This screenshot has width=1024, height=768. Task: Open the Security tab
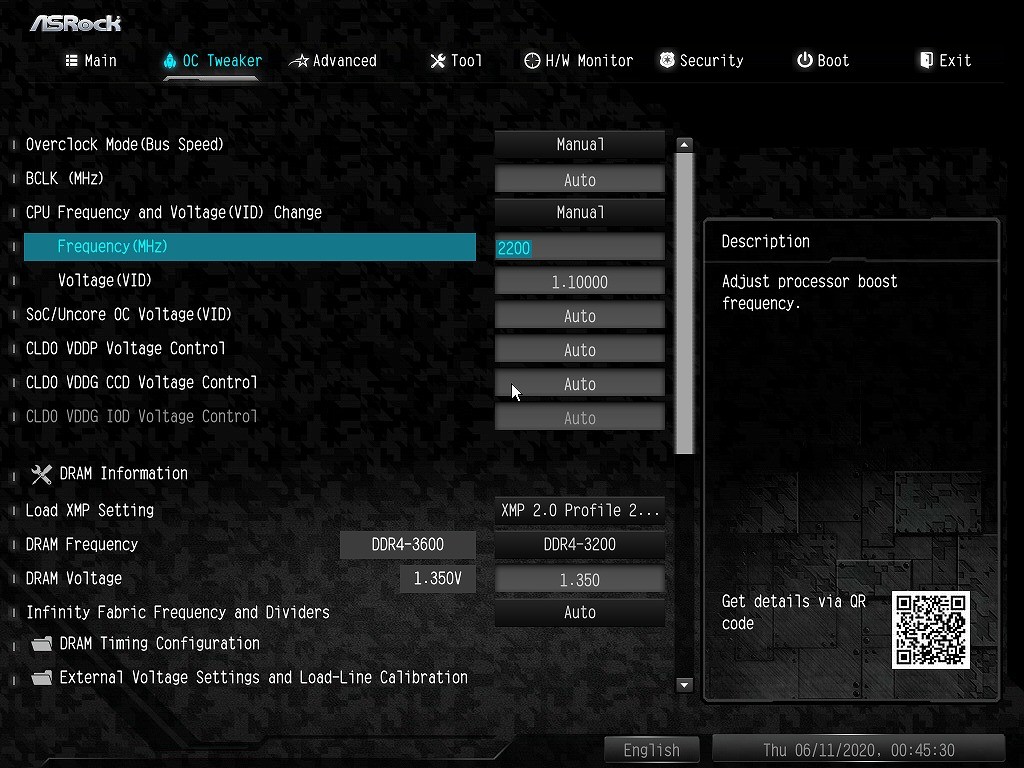tap(701, 61)
